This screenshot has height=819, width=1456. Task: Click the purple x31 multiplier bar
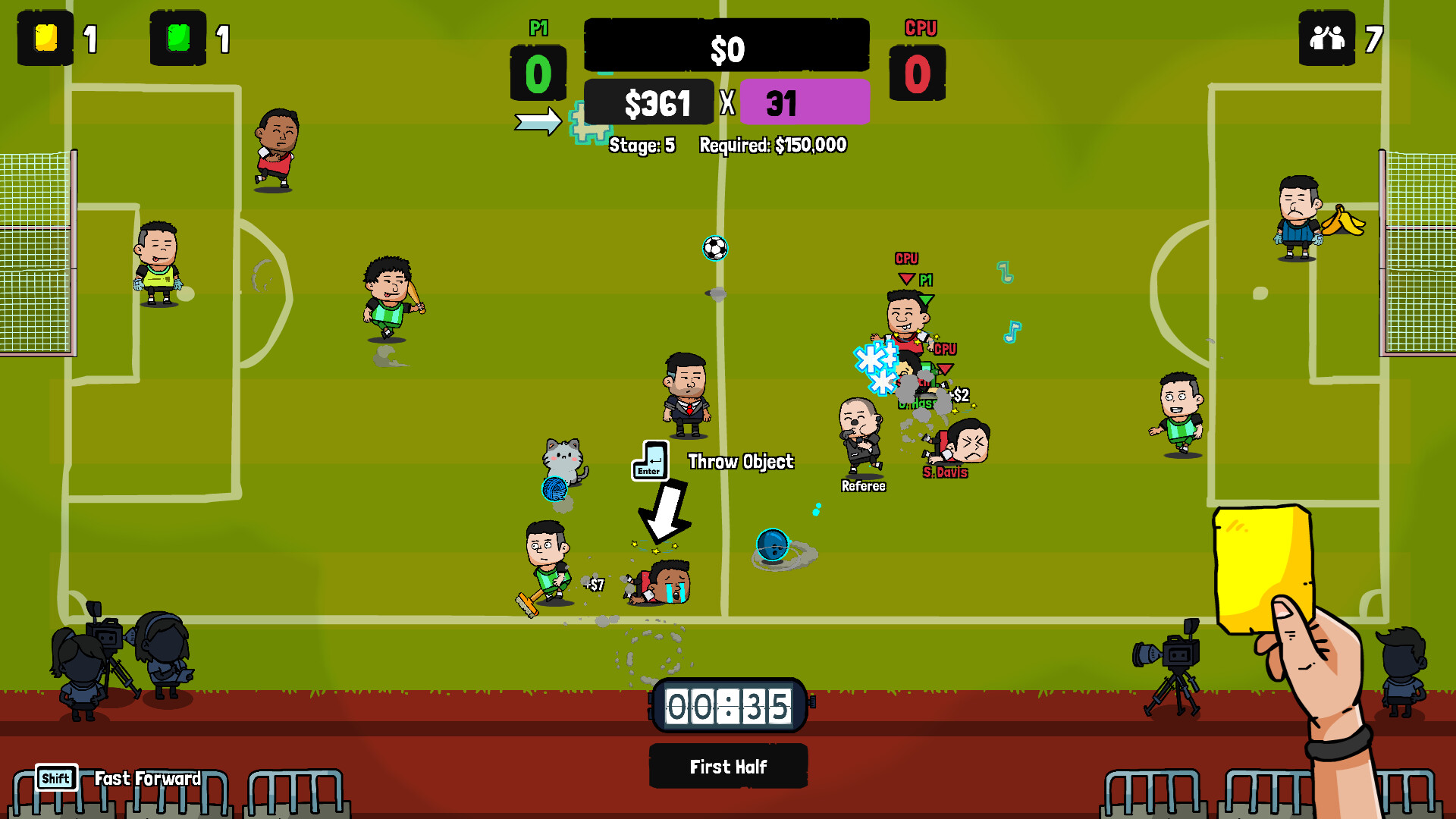pos(804,102)
